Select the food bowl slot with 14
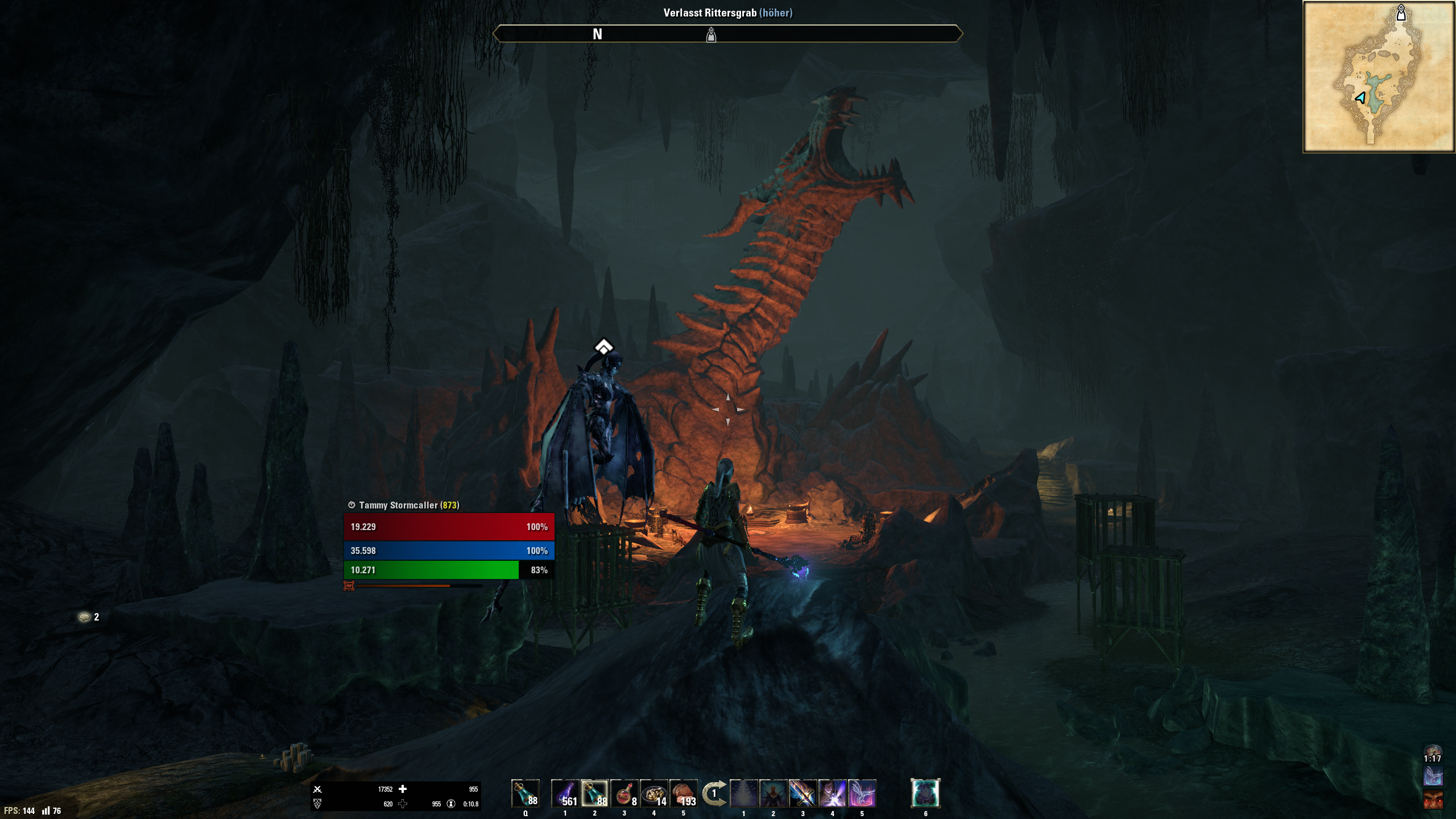 point(654,793)
